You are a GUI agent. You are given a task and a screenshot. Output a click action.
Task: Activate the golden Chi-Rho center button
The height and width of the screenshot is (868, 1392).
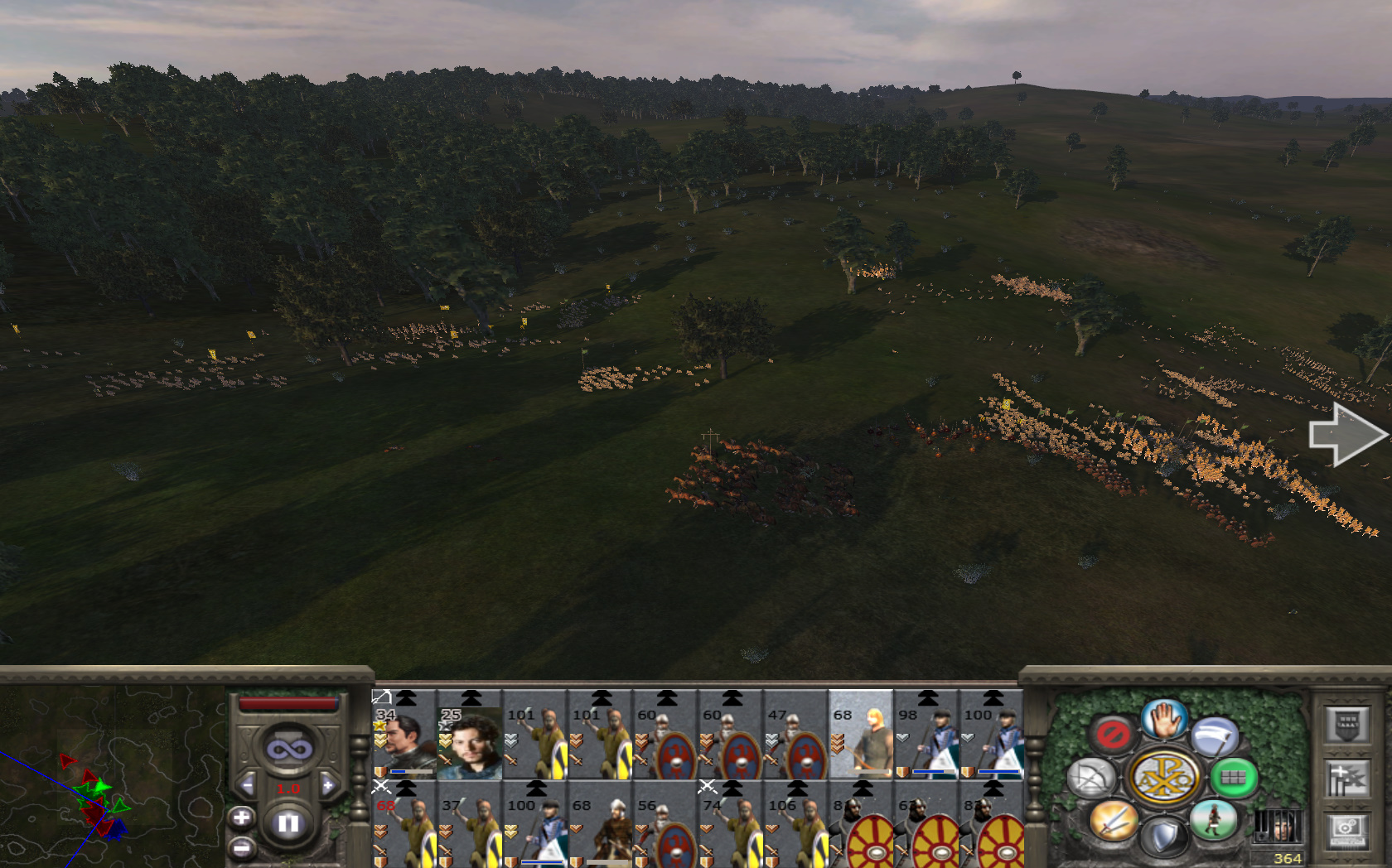(x=1163, y=778)
